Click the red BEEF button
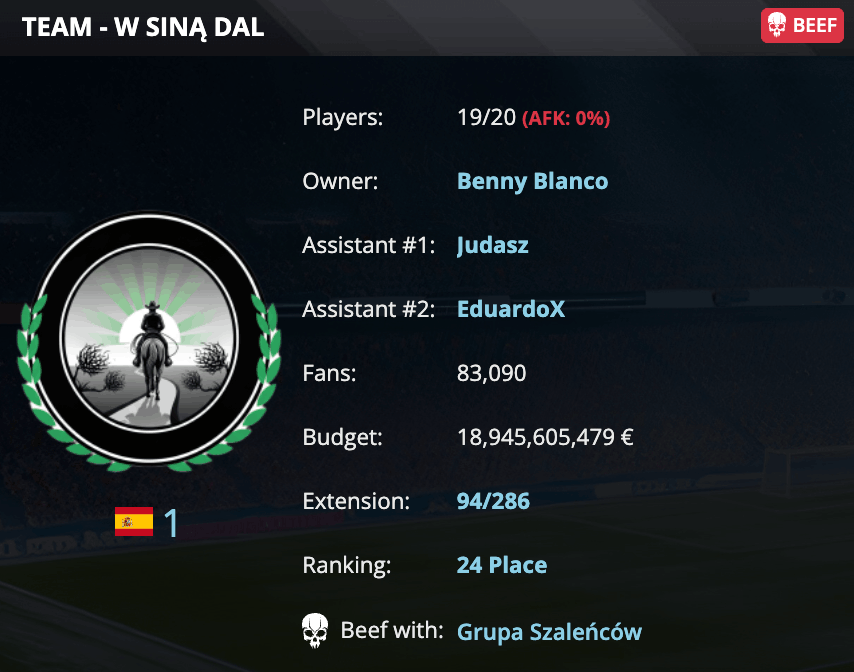Image resolution: width=854 pixels, height=672 pixels. pos(802,26)
